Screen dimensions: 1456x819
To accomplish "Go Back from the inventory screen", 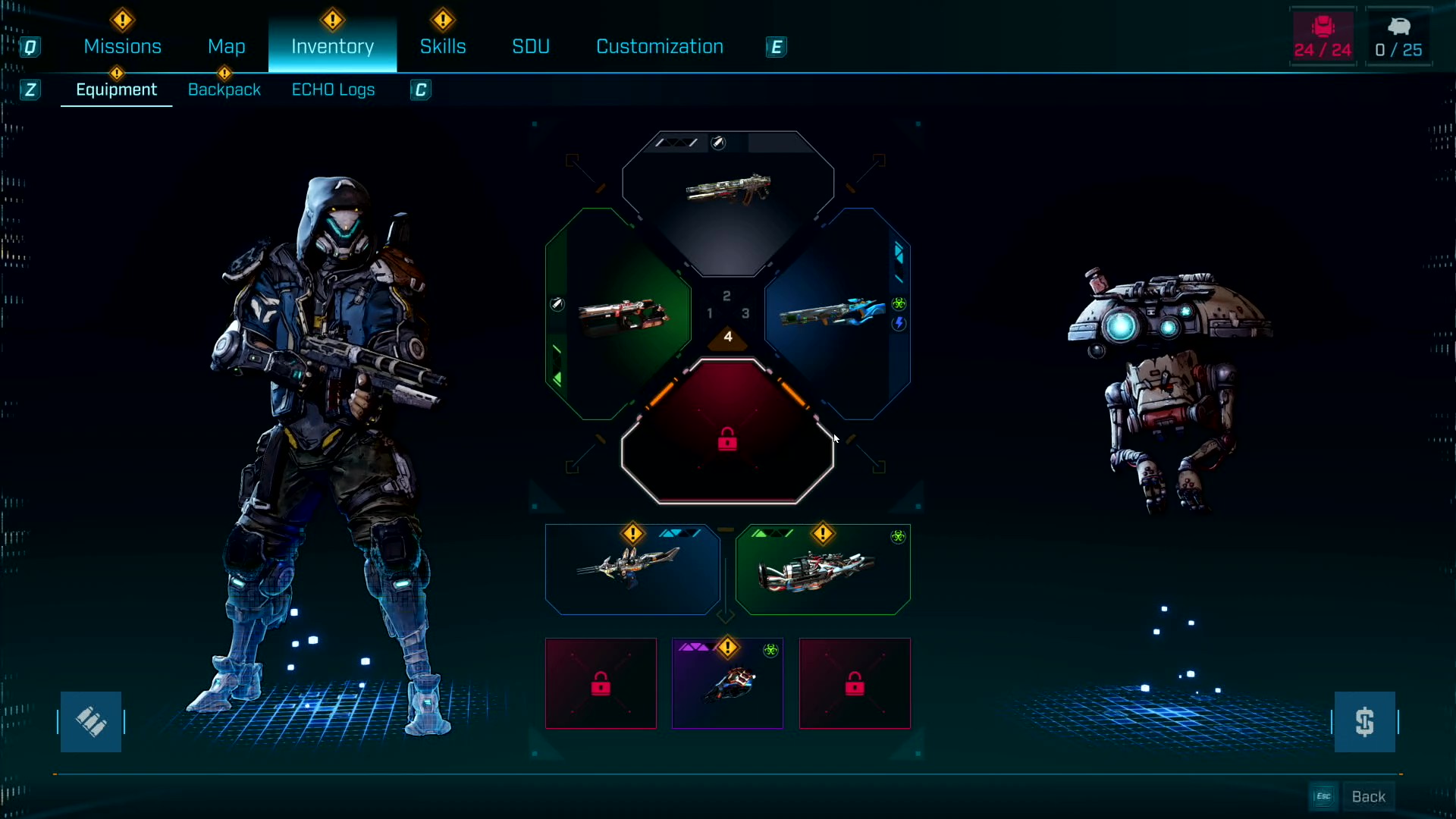I will point(1367,797).
